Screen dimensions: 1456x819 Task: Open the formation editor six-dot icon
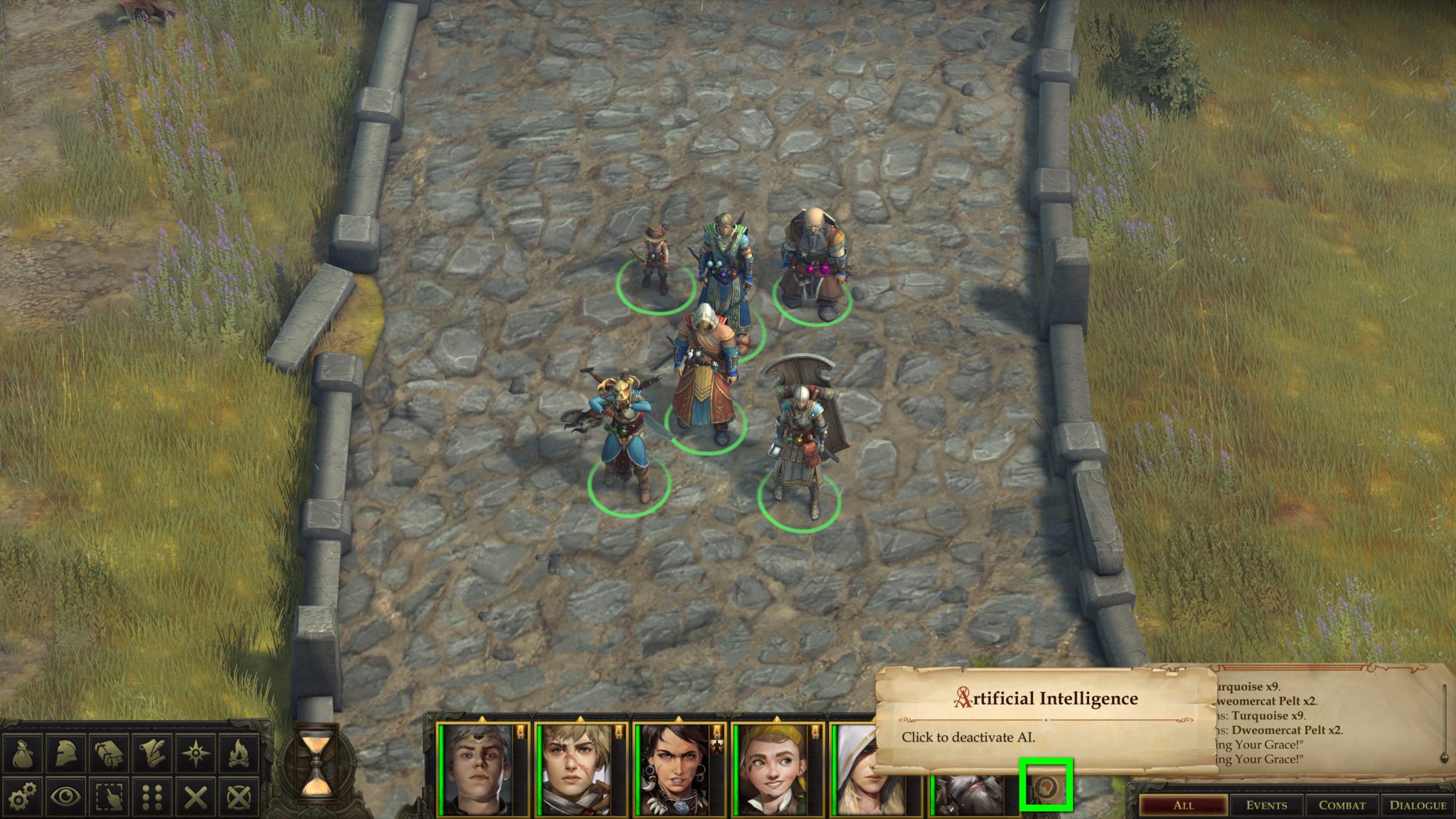point(152,797)
